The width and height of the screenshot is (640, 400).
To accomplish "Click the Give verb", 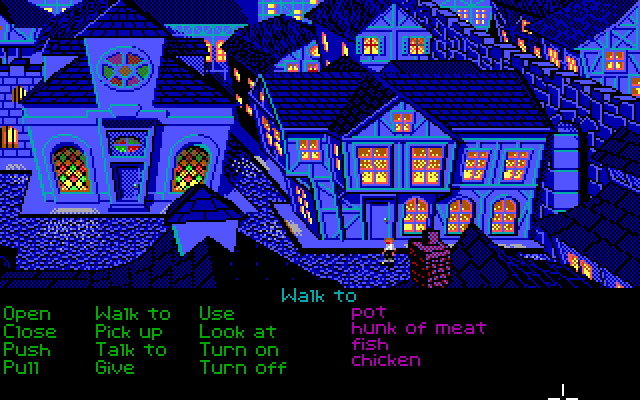I will click(115, 367).
